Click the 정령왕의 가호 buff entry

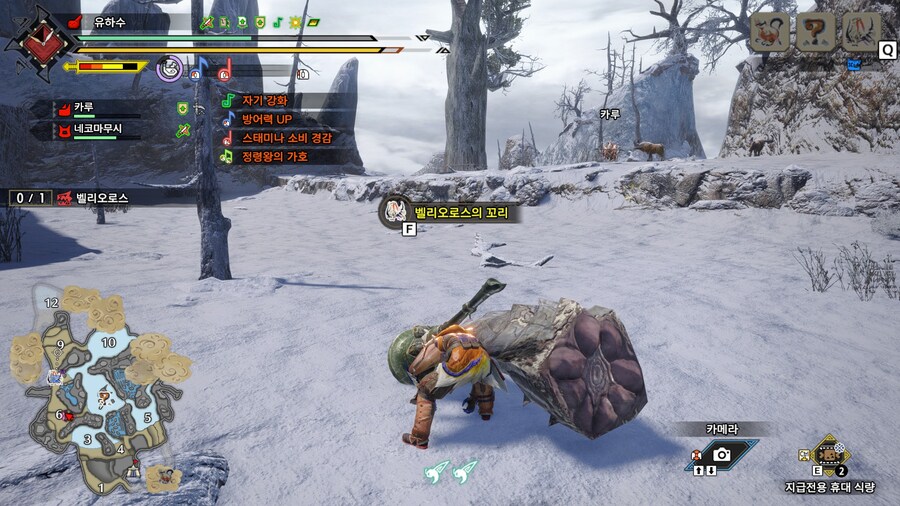274,157
